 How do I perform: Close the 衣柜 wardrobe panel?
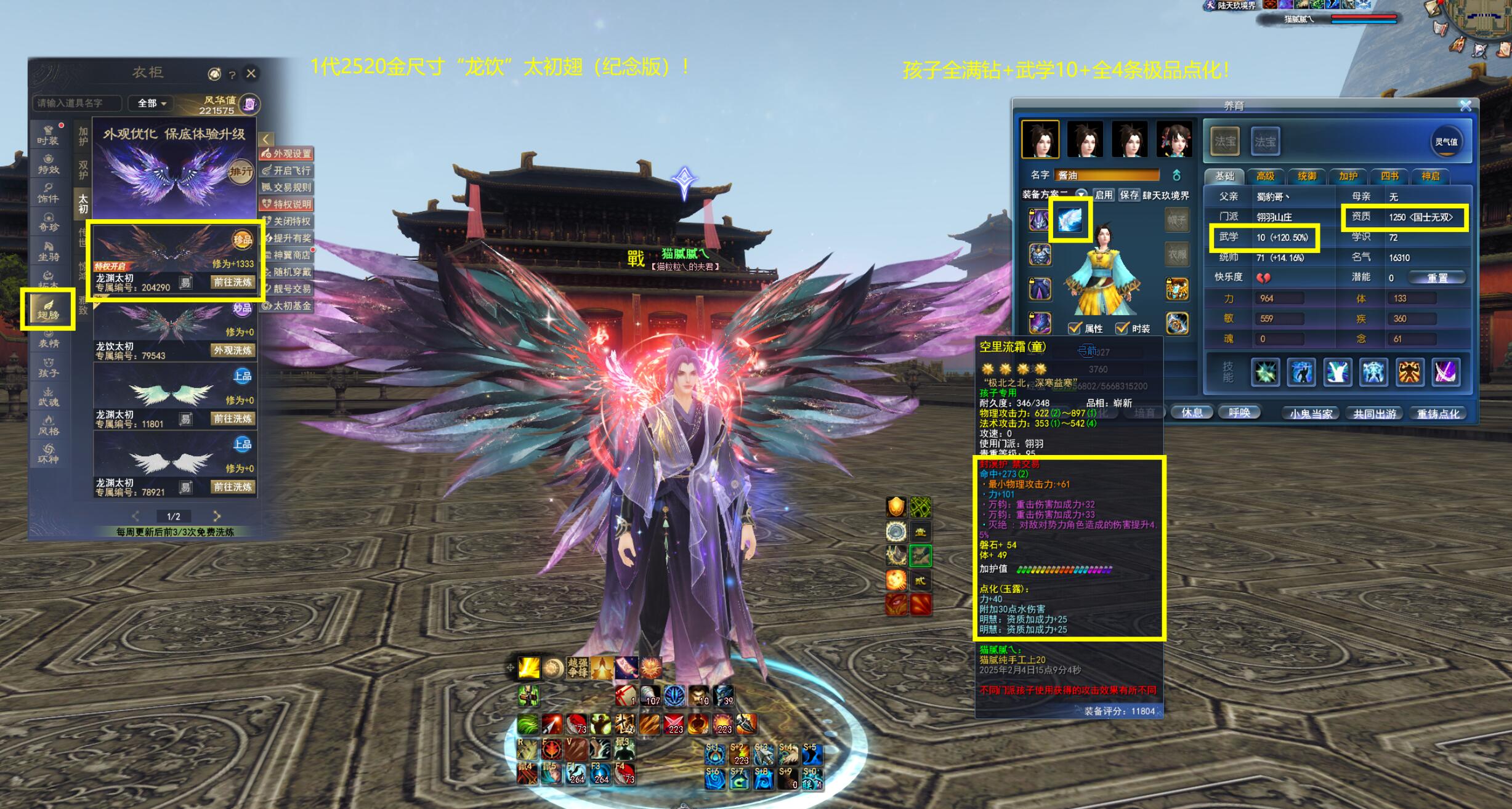[x=251, y=74]
